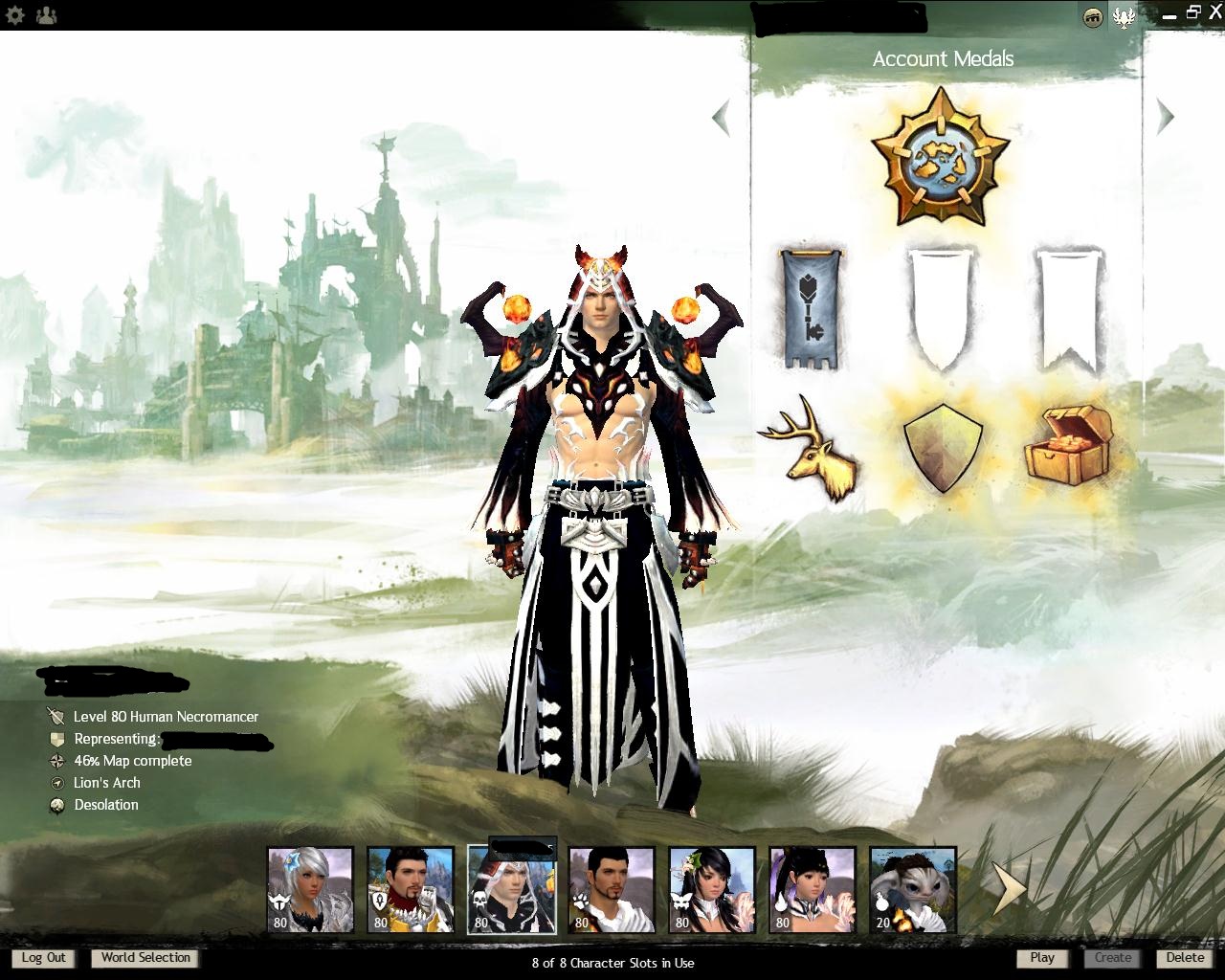Screen dimensions: 1225x980
Task: Choose the level 20 Asura character
Action: click(x=913, y=890)
